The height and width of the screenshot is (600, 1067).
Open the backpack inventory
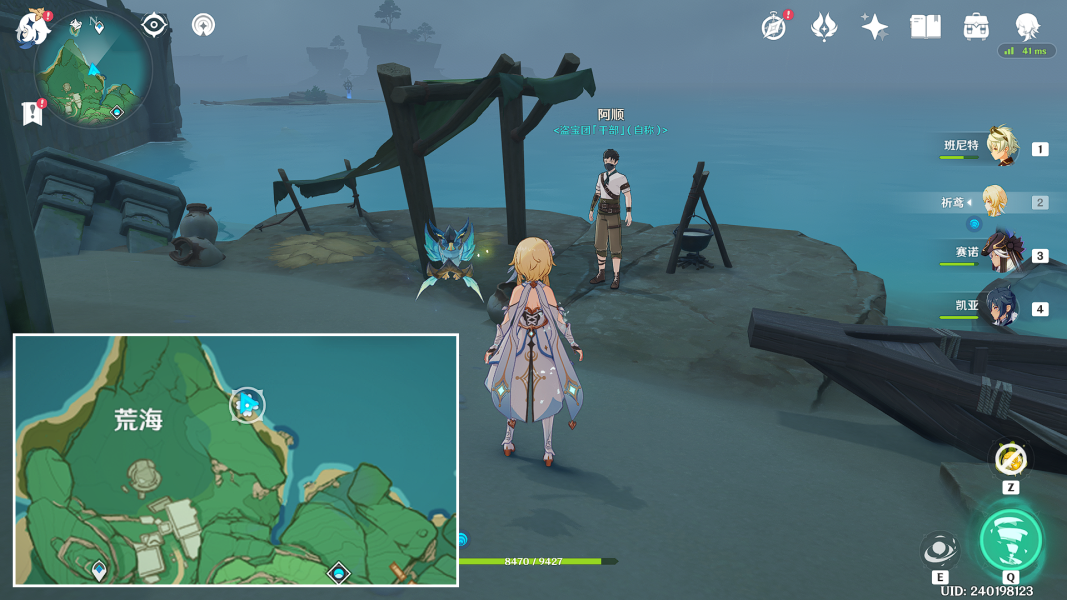[976, 27]
